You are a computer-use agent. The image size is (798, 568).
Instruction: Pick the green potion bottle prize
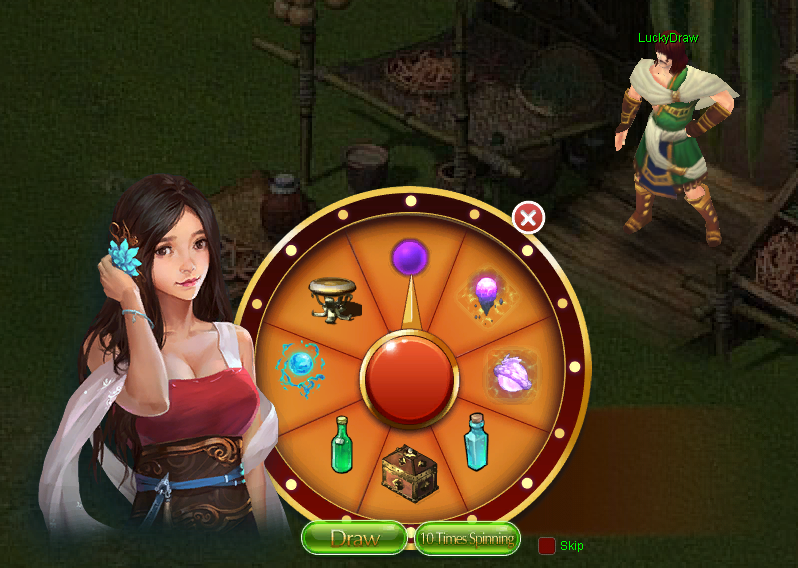pos(343,445)
